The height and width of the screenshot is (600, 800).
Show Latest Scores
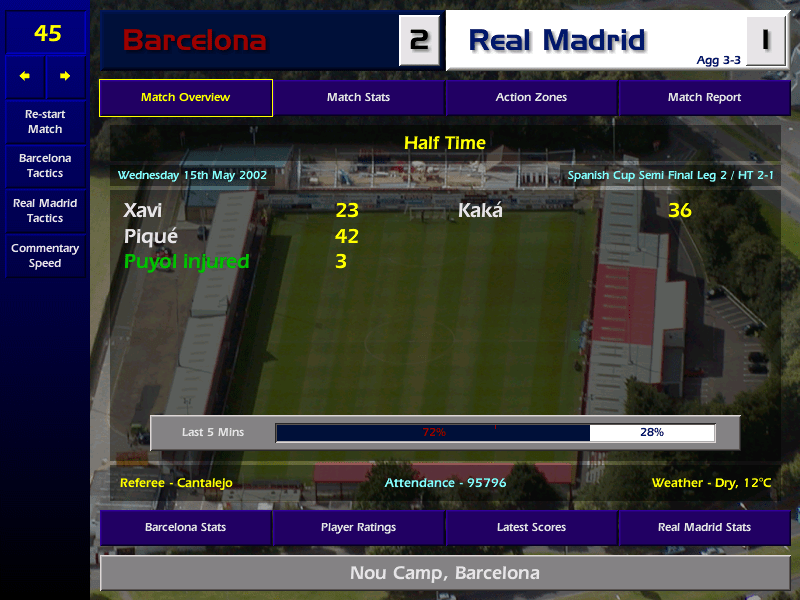point(531,527)
